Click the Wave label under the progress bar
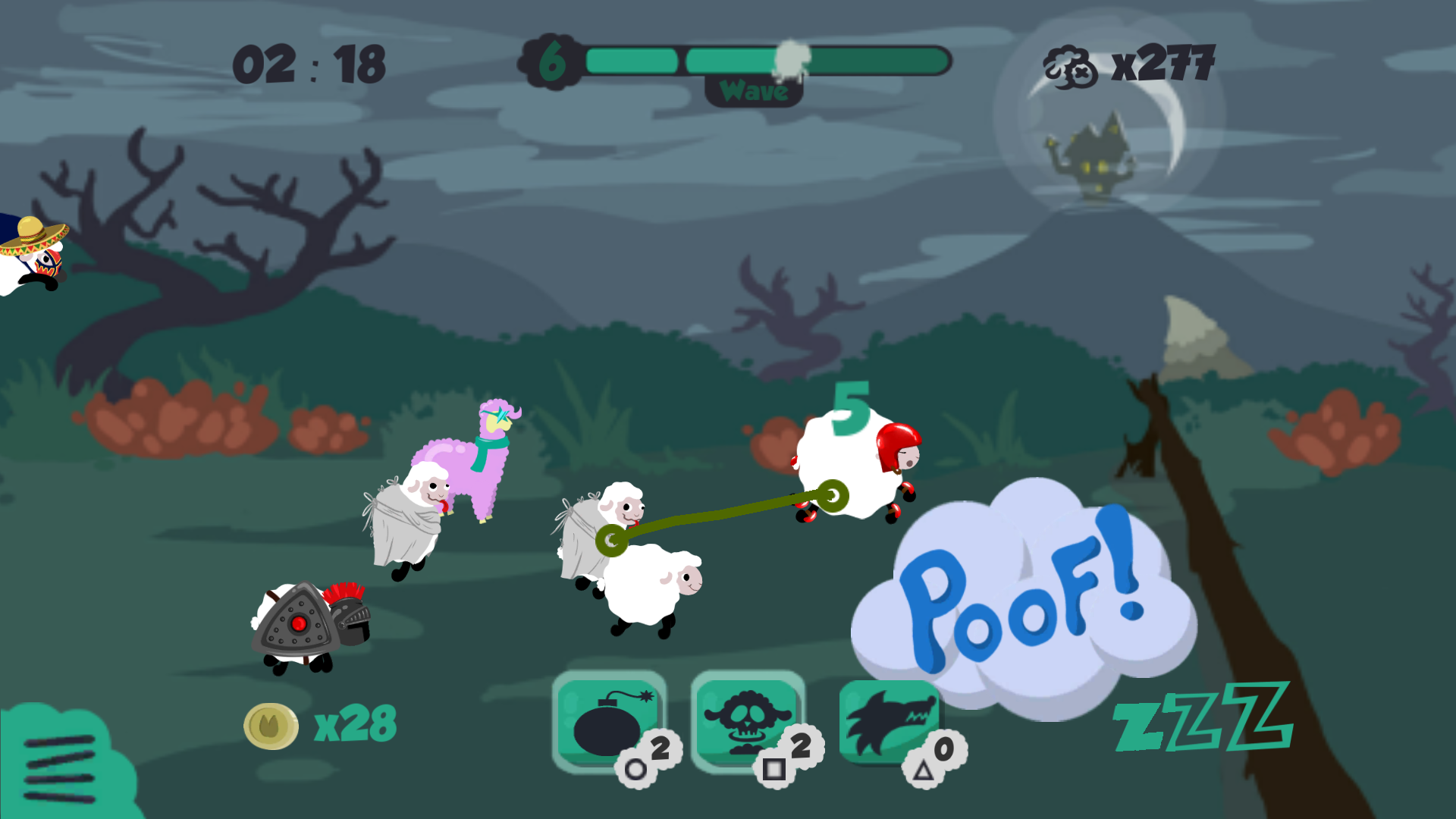The image size is (1456, 819). 755,91
